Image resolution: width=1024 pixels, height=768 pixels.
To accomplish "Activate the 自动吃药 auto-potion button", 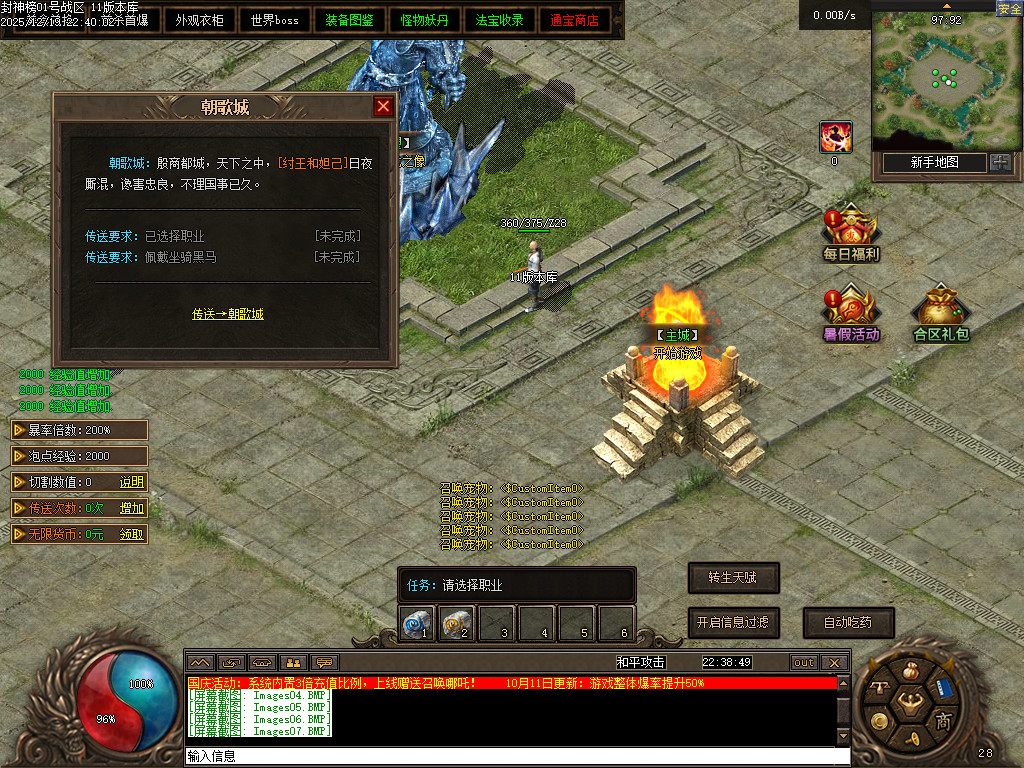I will [847, 622].
